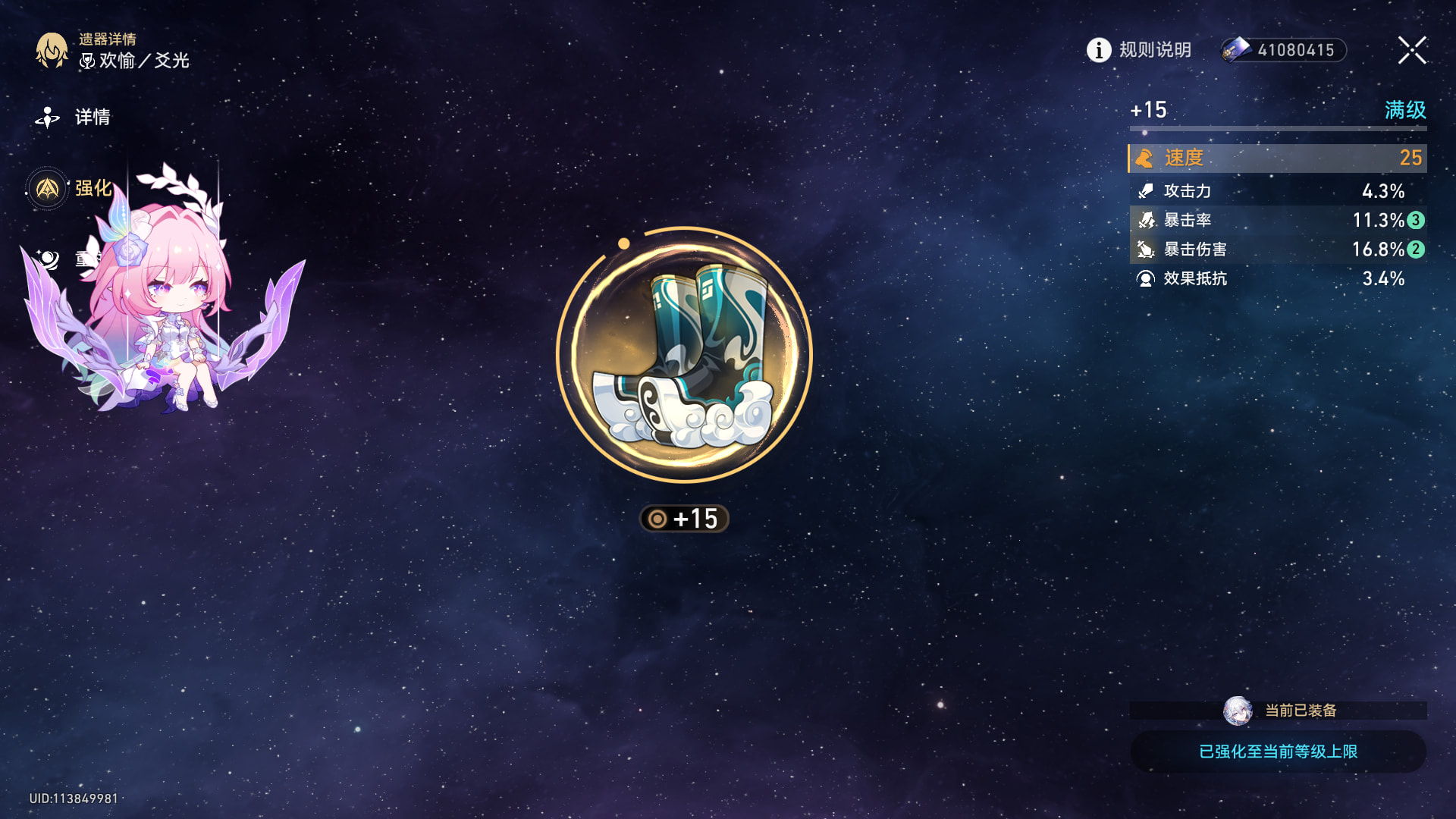1456x819 pixels.
Task: Click the equipped character avatar
Action: 1238,711
